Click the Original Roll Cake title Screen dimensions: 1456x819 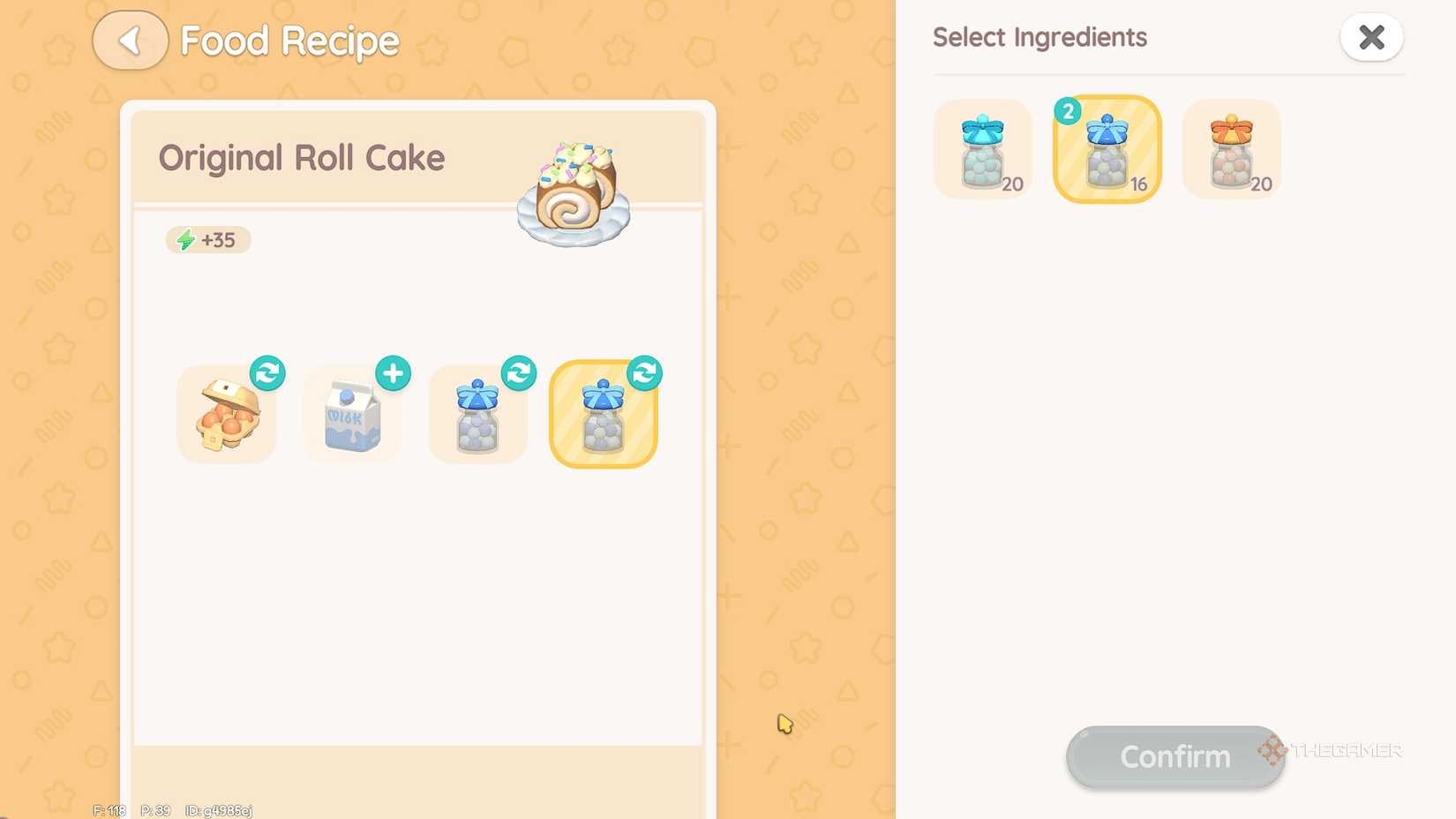click(302, 158)
